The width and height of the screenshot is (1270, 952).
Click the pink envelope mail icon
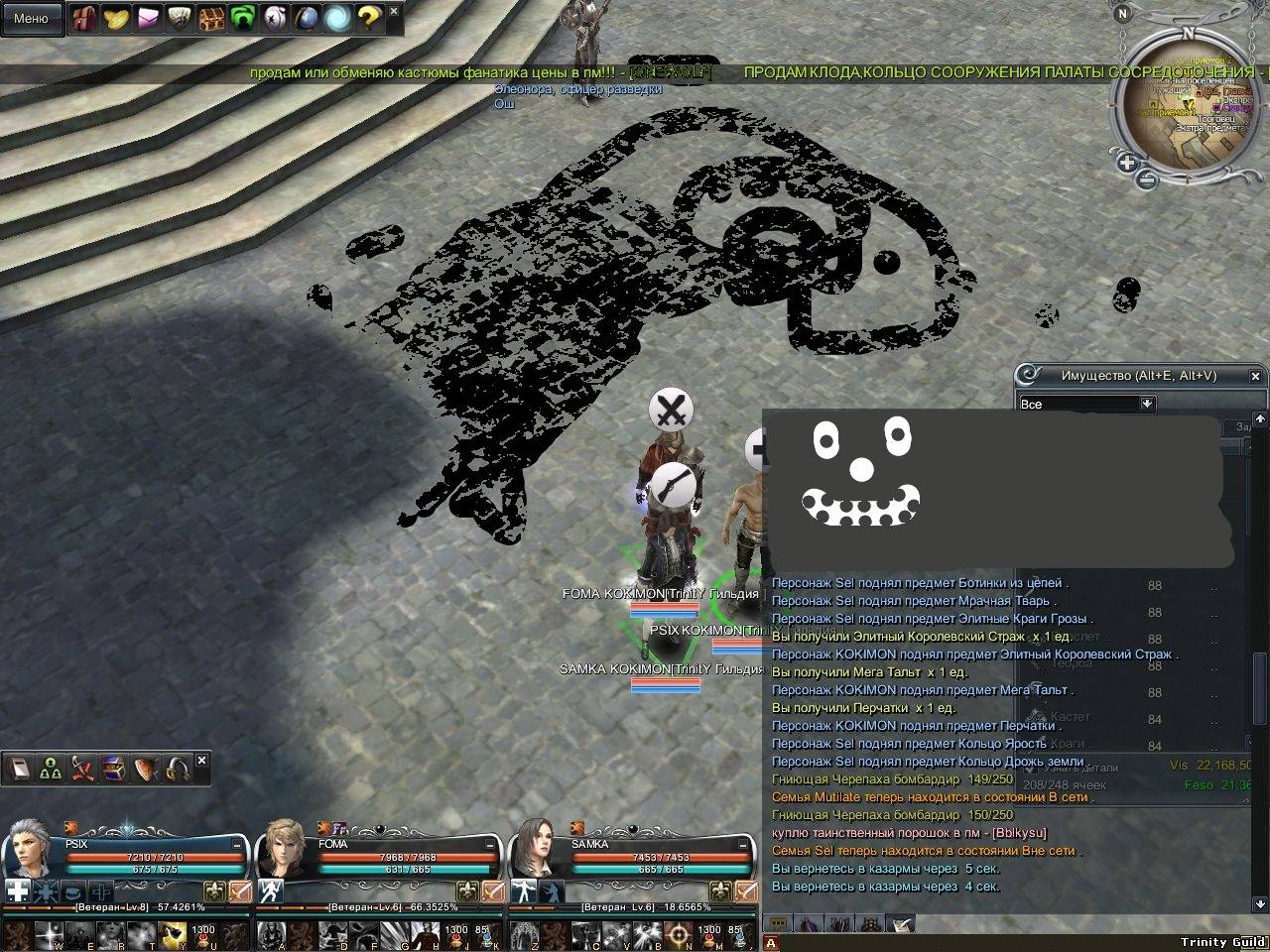coord(148,18)
